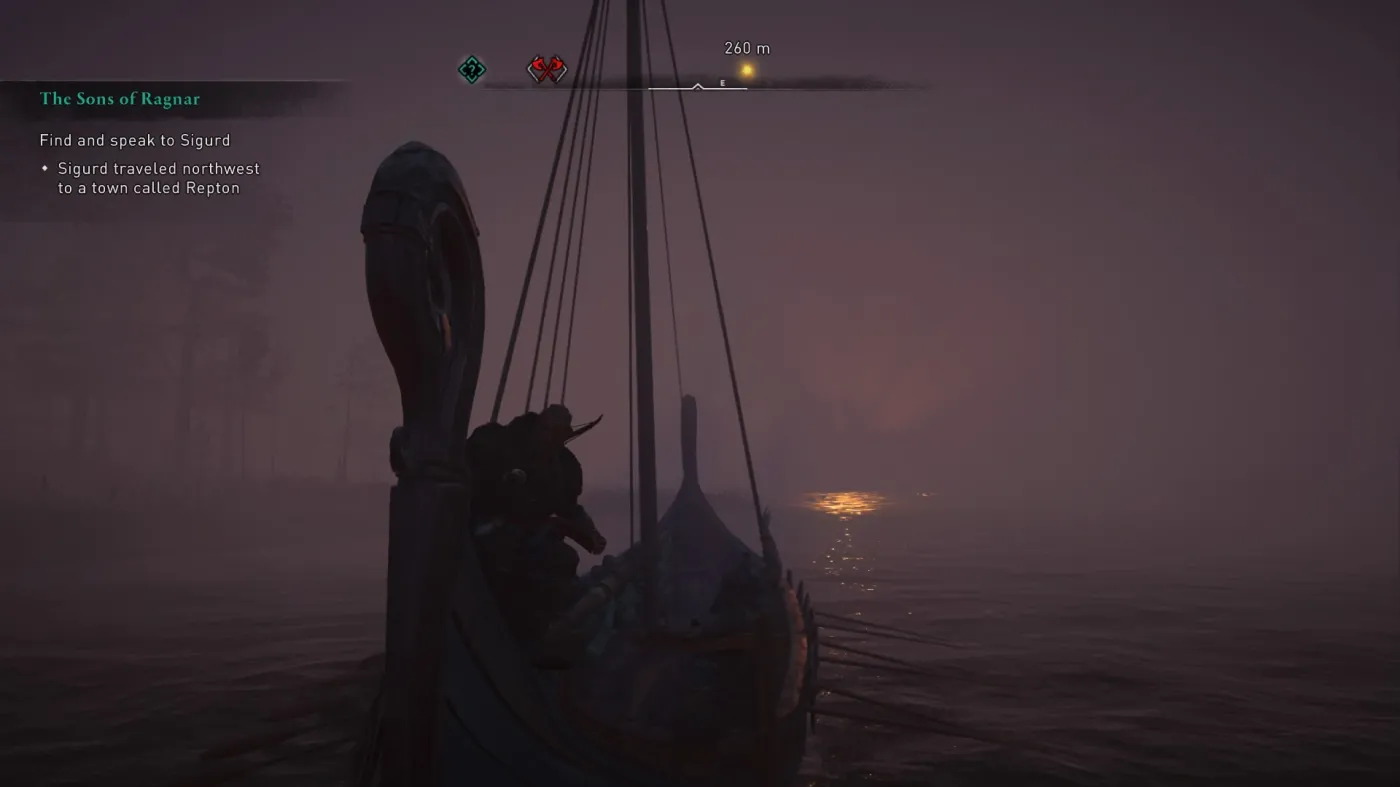
Task: Select the Find and speak to Sigurd objective
Action: point(134,140)
